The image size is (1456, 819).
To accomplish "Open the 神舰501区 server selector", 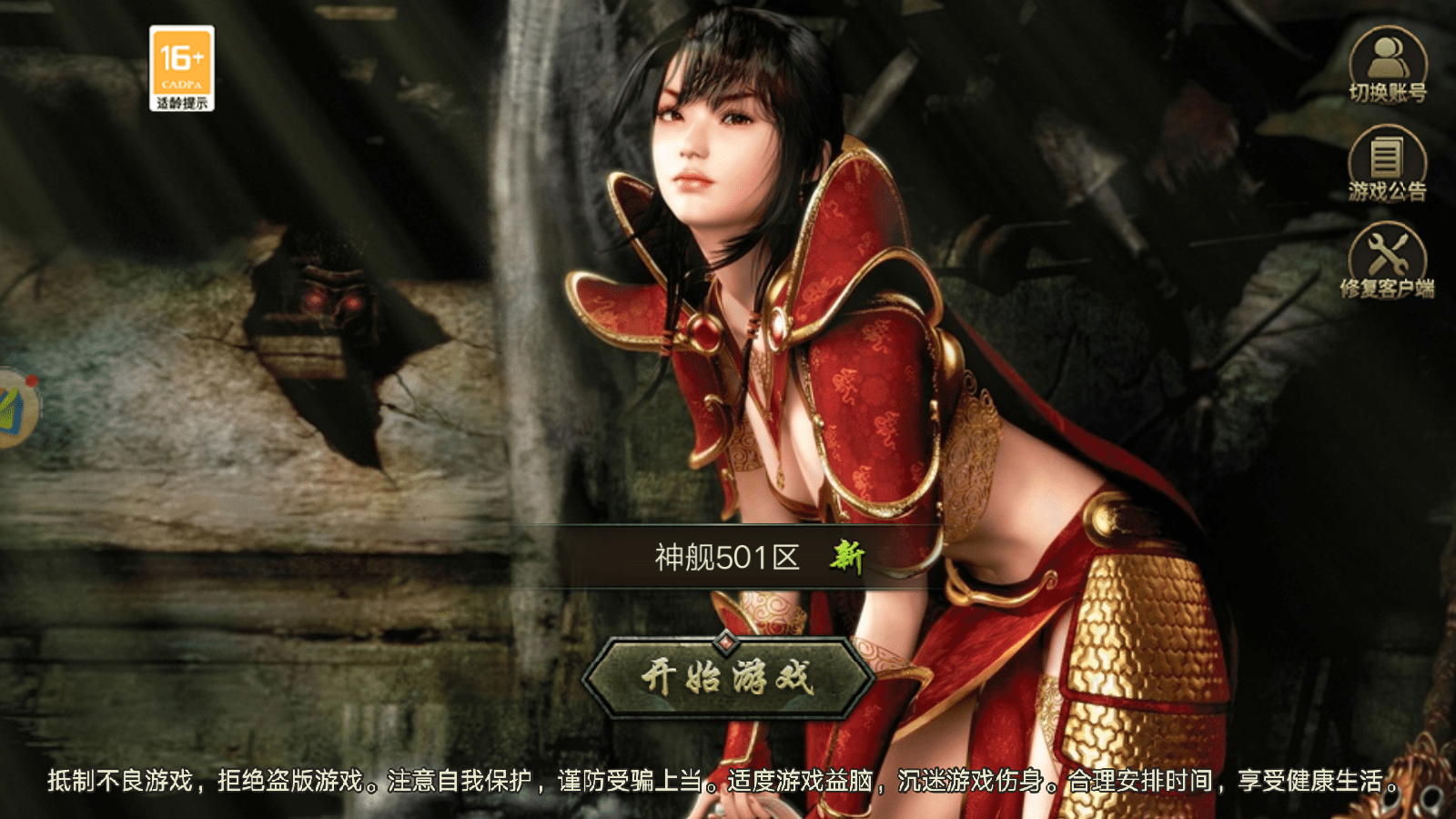I will tap(728, 557).
